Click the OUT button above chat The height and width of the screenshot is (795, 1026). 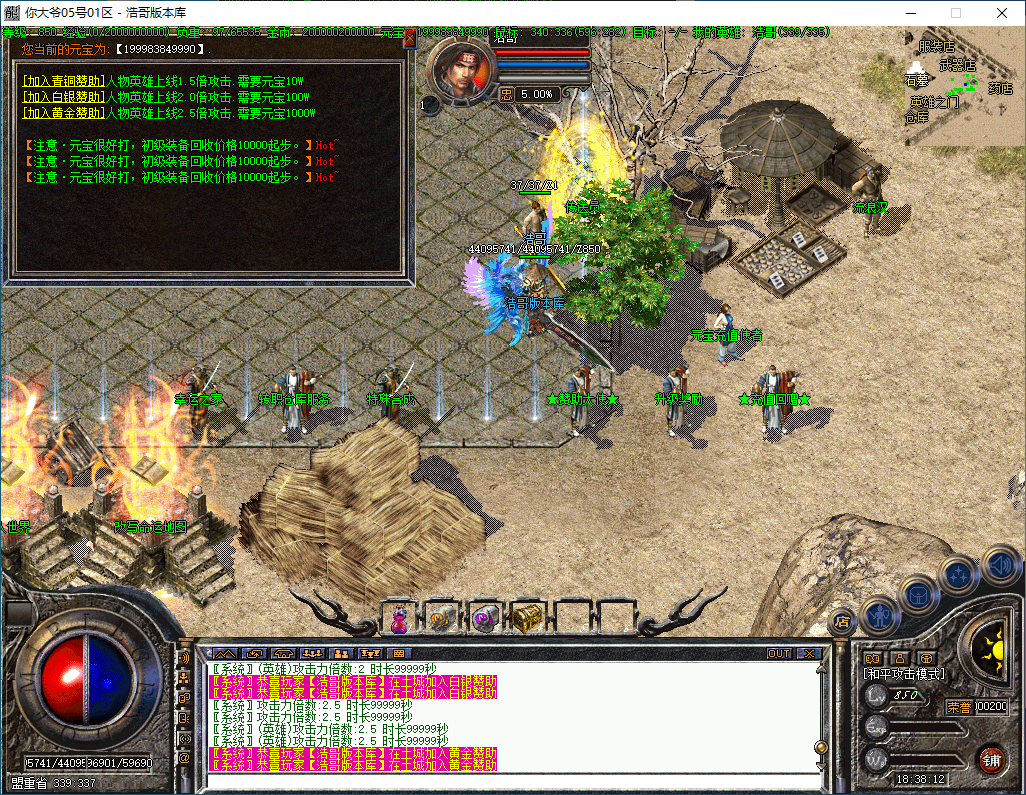click(x=779, y=653)
